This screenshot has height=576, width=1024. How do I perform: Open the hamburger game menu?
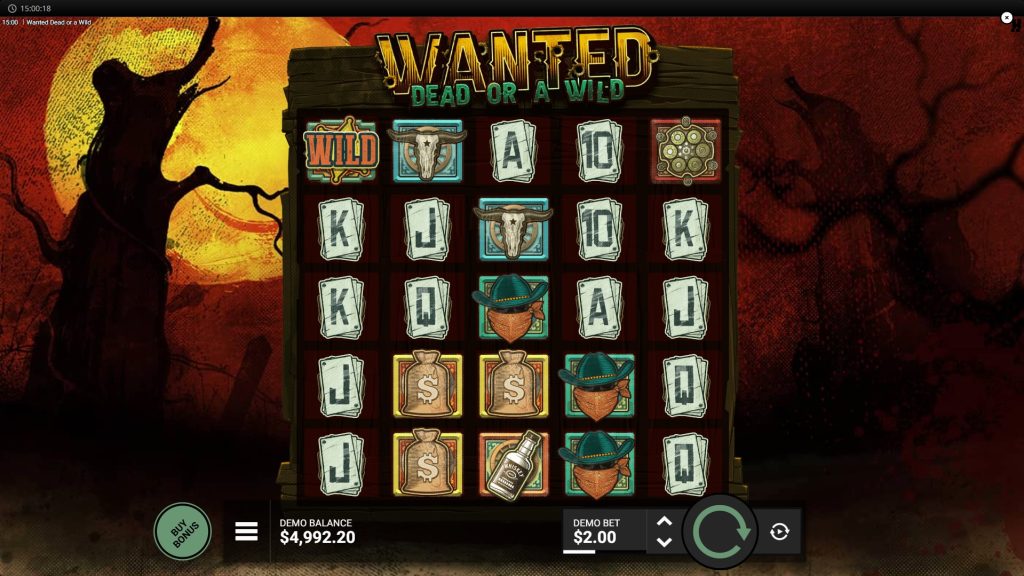pos(246,531)
